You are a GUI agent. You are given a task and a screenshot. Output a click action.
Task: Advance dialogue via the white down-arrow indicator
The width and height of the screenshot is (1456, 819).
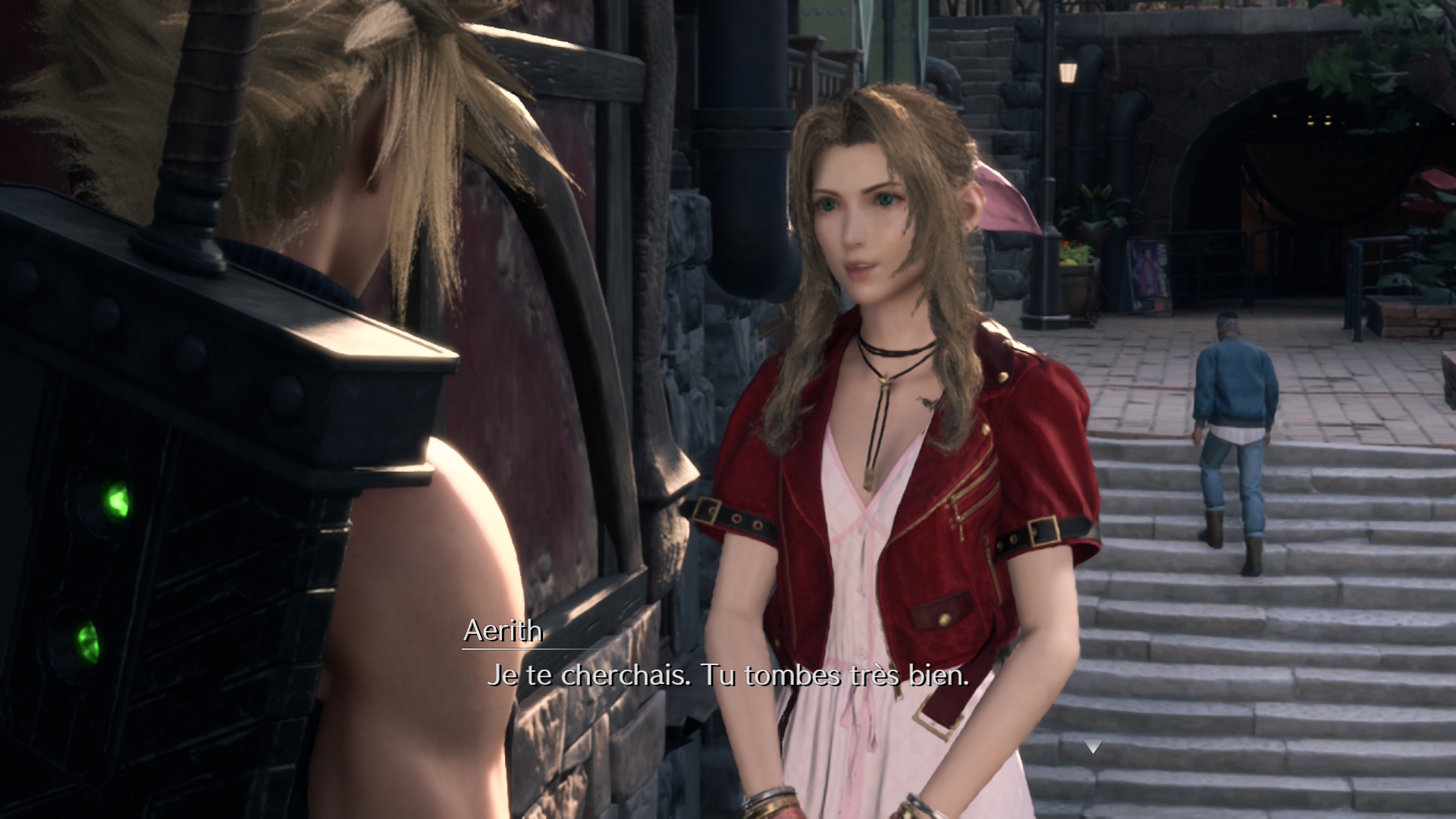(x=1092, y=748)
